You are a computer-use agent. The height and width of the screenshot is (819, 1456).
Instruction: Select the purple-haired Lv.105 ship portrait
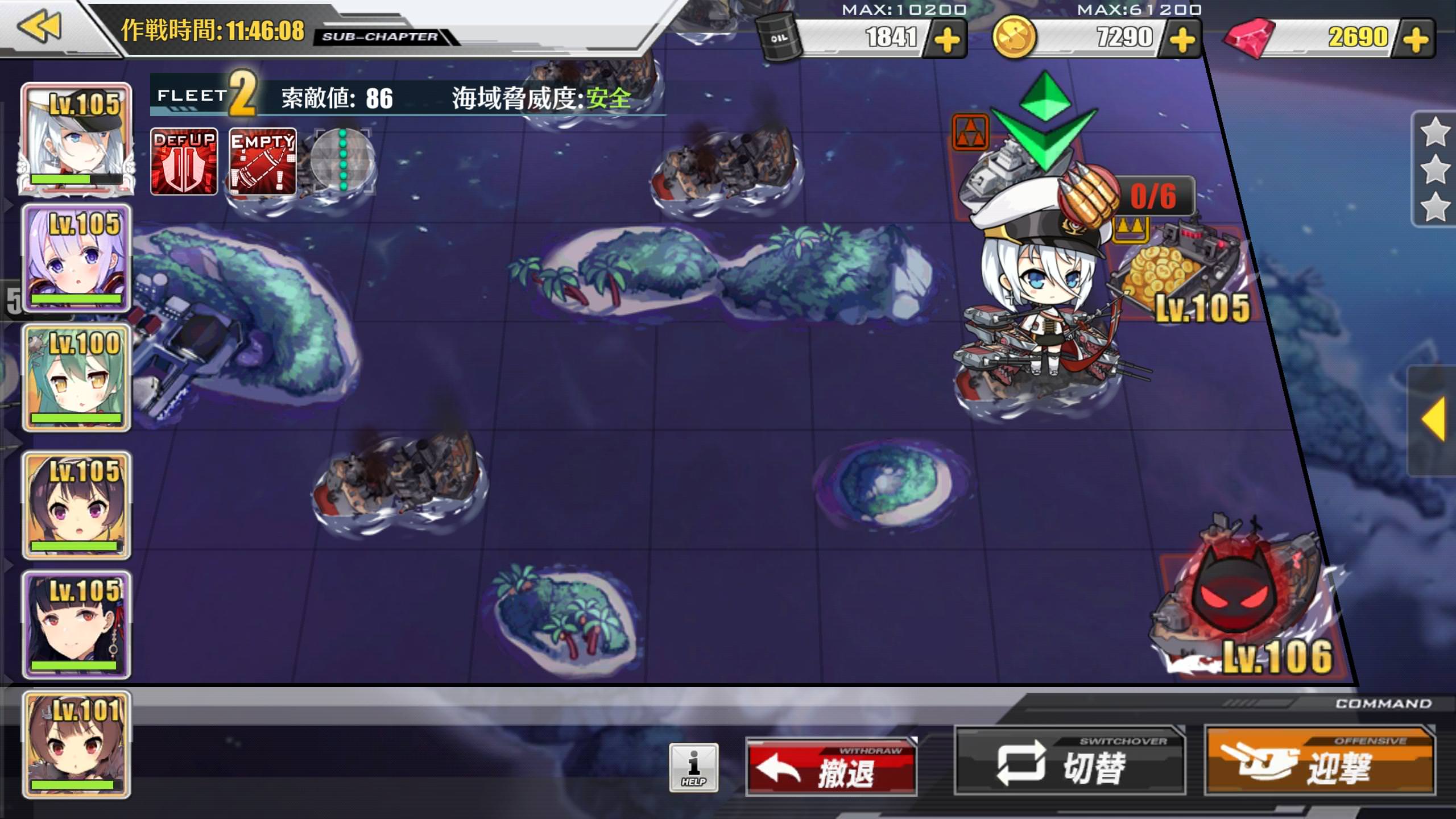[x=76, y=259]
